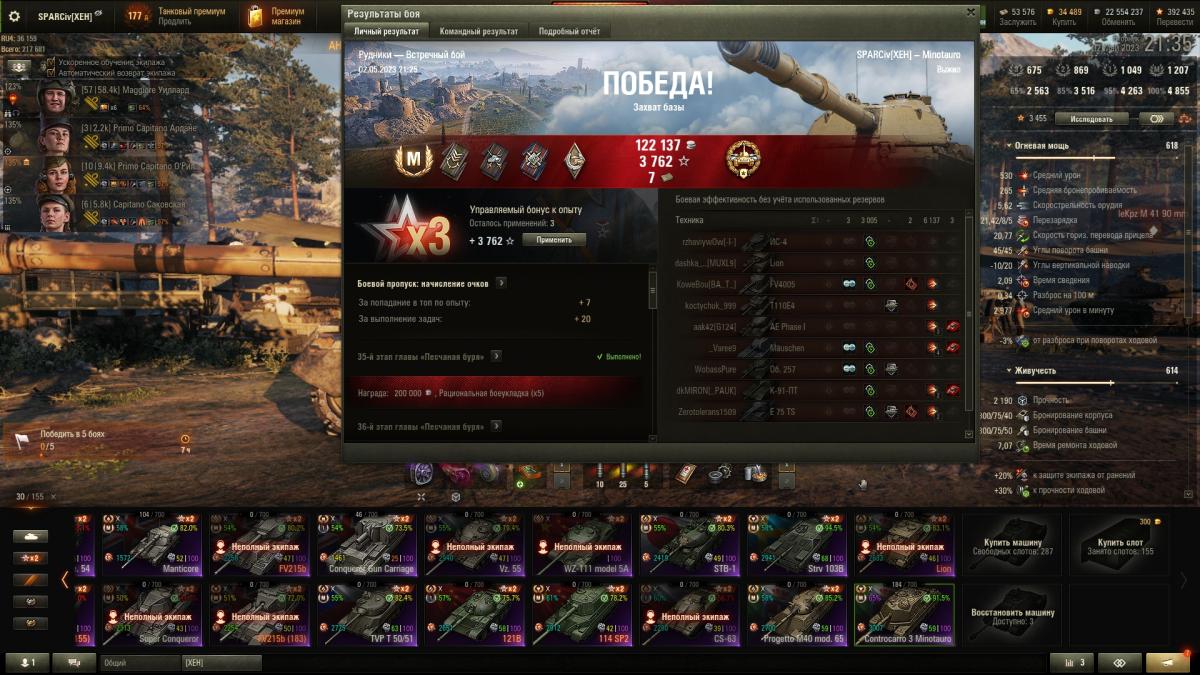Click Купить машину to buy a vehicle
This screenshot has width=1200, height=675.
point(1011,543)
